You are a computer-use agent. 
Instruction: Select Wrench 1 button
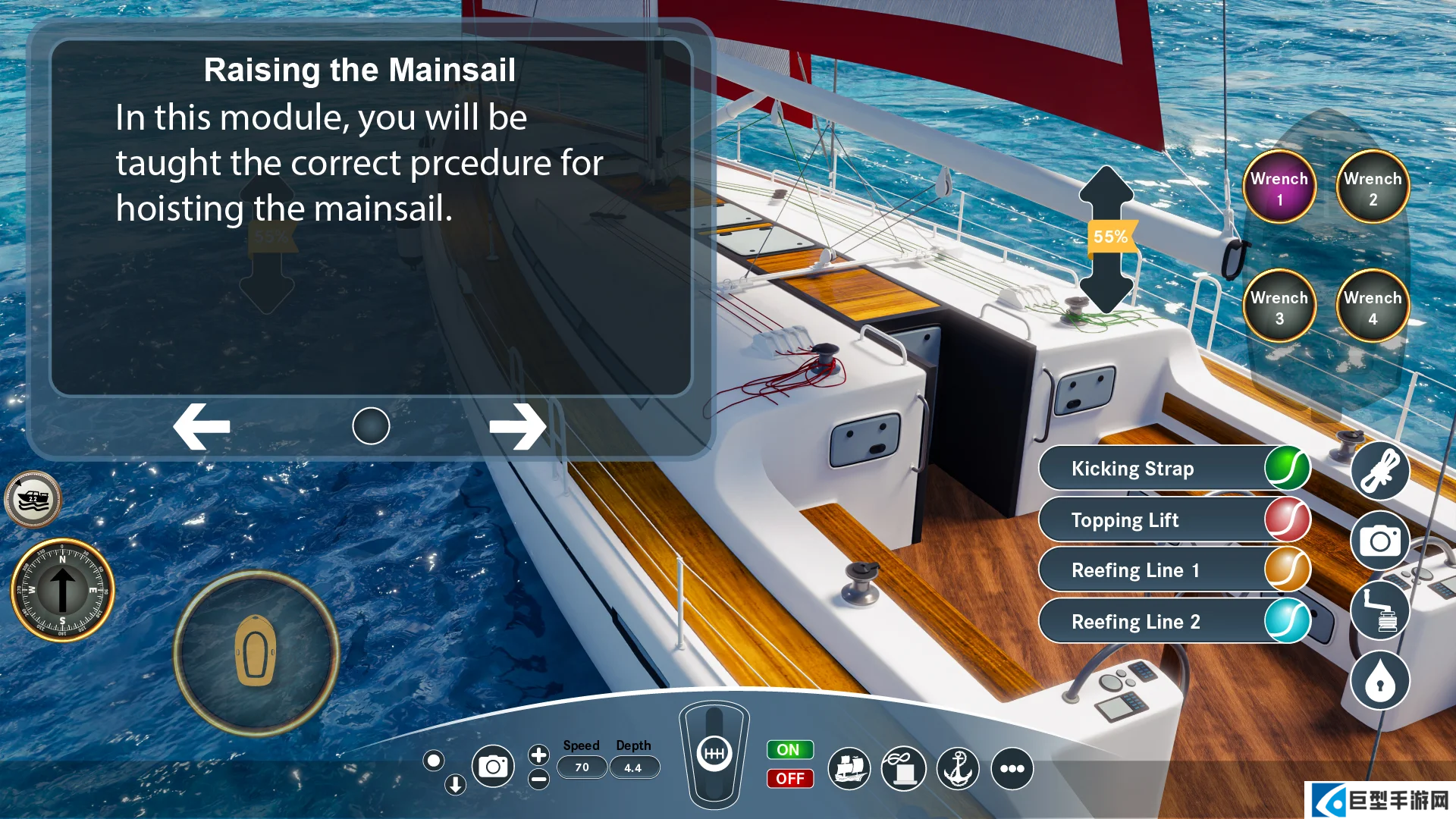tap(1279, 188)
